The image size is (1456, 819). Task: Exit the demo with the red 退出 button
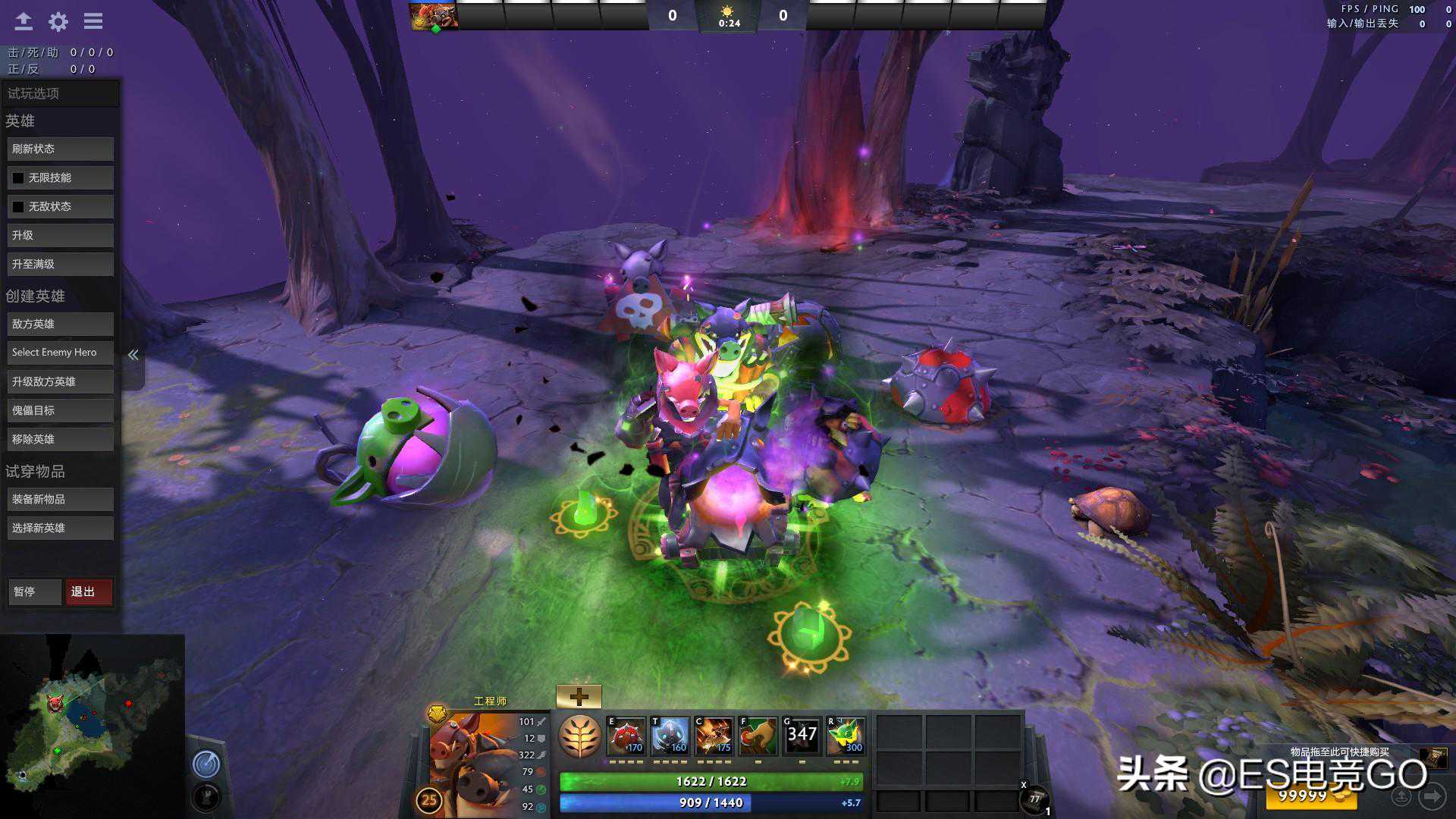tap(89, 592)
